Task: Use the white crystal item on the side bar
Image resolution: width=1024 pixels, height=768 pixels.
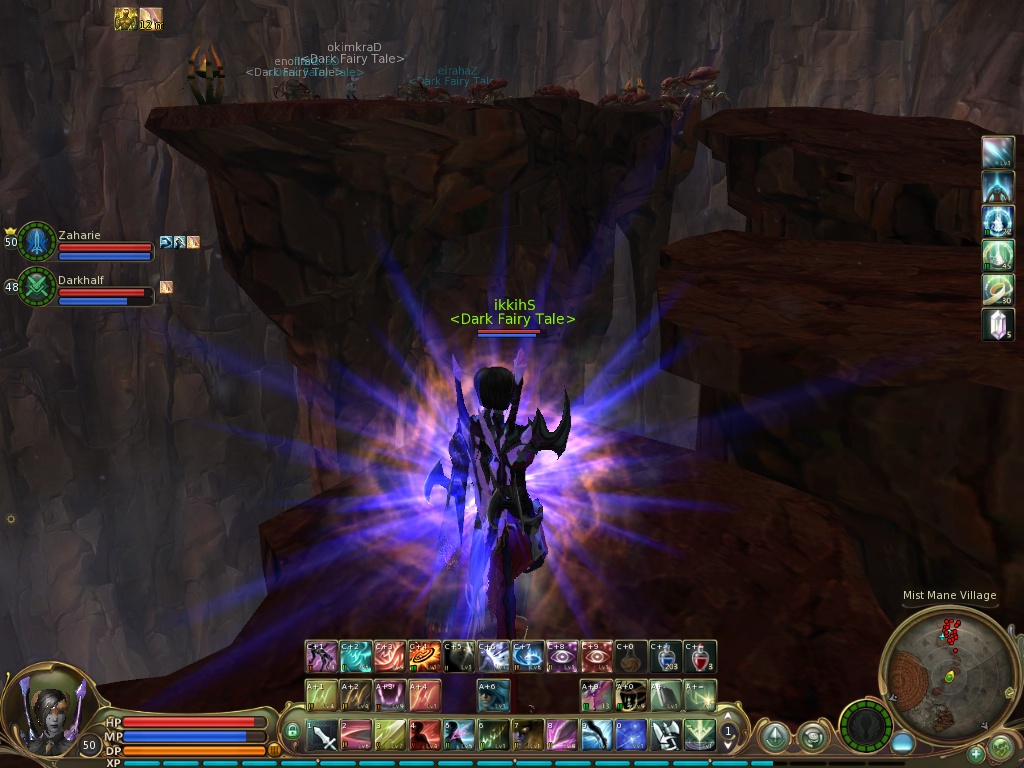Action: (998, 324)
